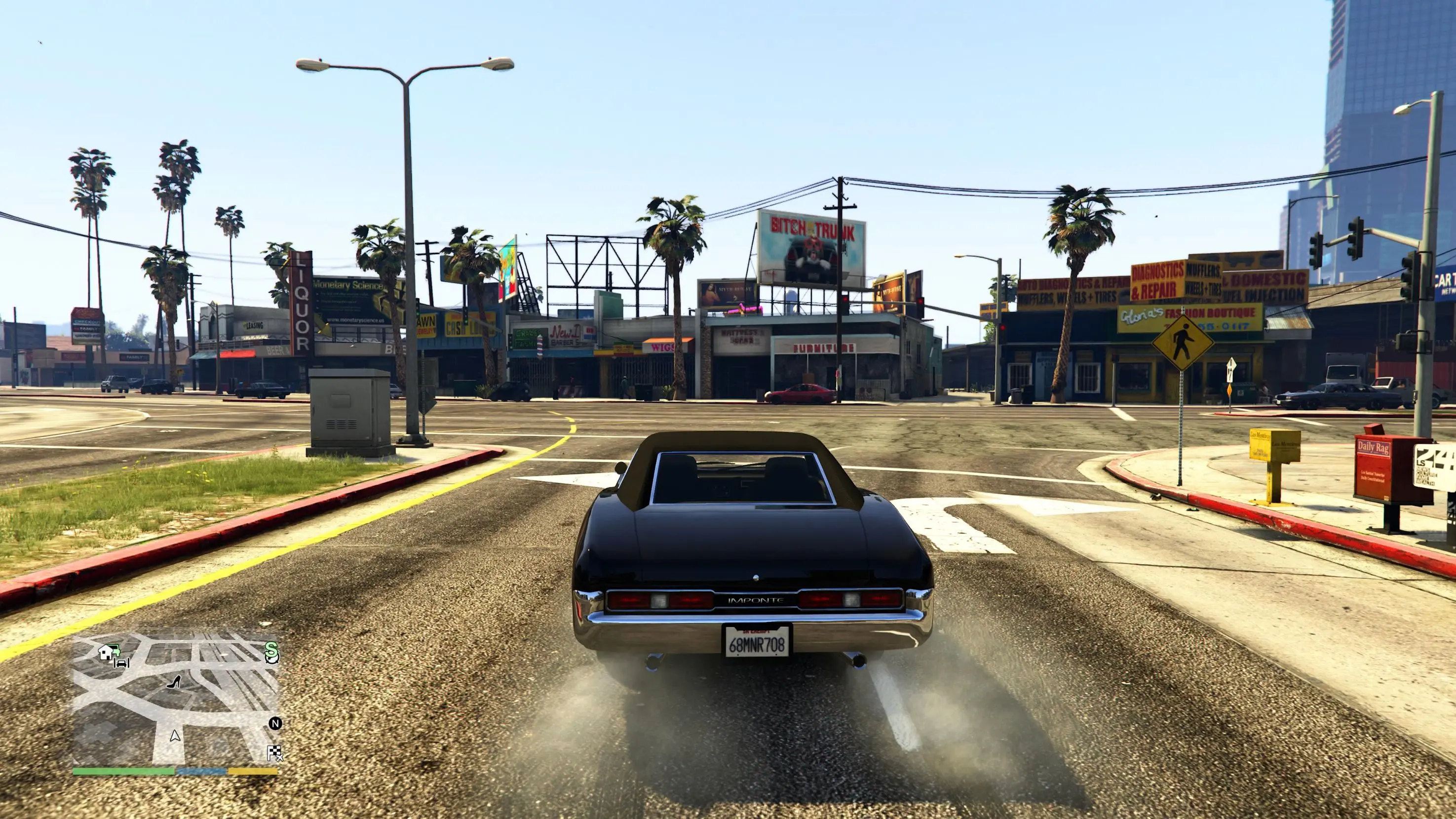Toggle the red traffic light near the repair shop
Screen dimensions: 1456x819
coord(1003,328)
